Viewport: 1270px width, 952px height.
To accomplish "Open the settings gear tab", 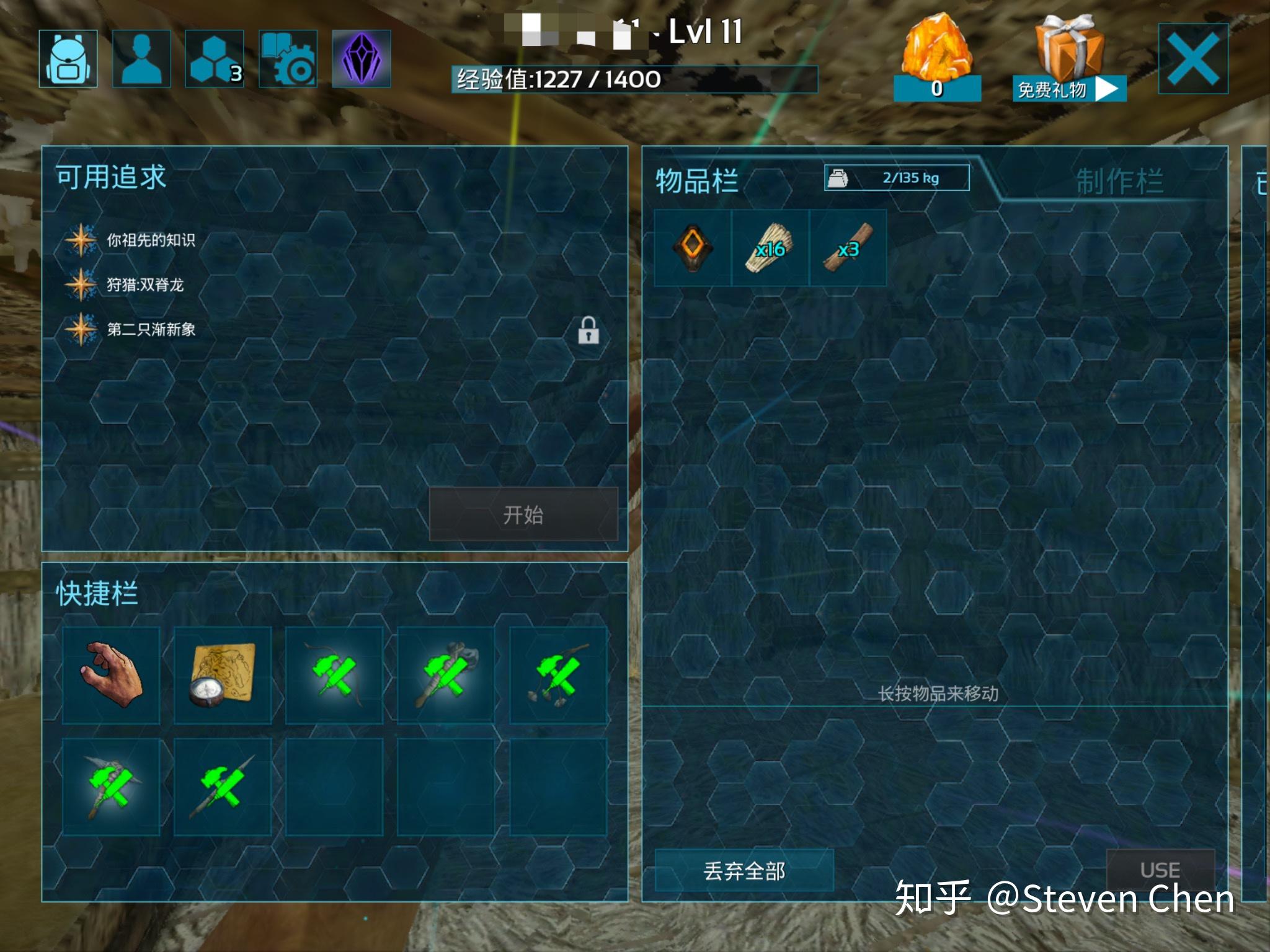I will 288,59.
